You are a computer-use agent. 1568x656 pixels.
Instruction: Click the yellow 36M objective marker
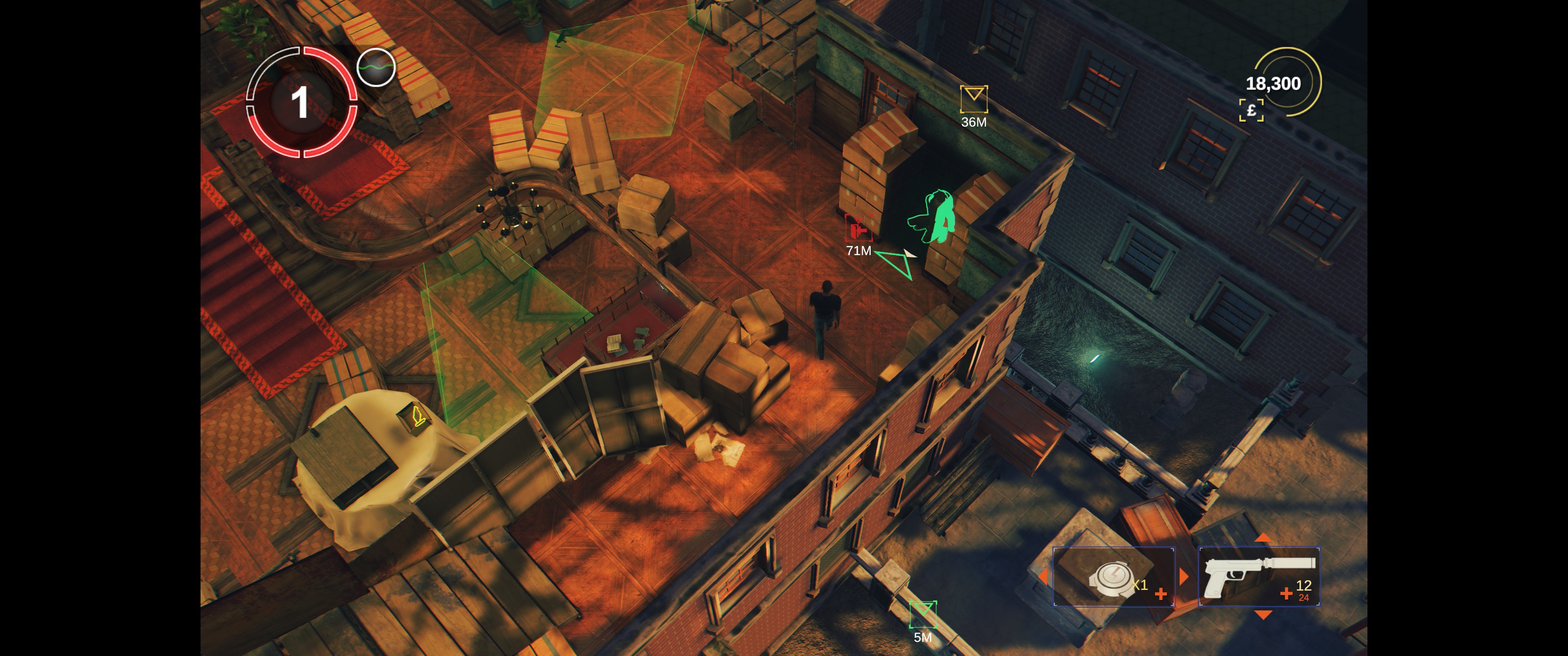click(973, 98)
